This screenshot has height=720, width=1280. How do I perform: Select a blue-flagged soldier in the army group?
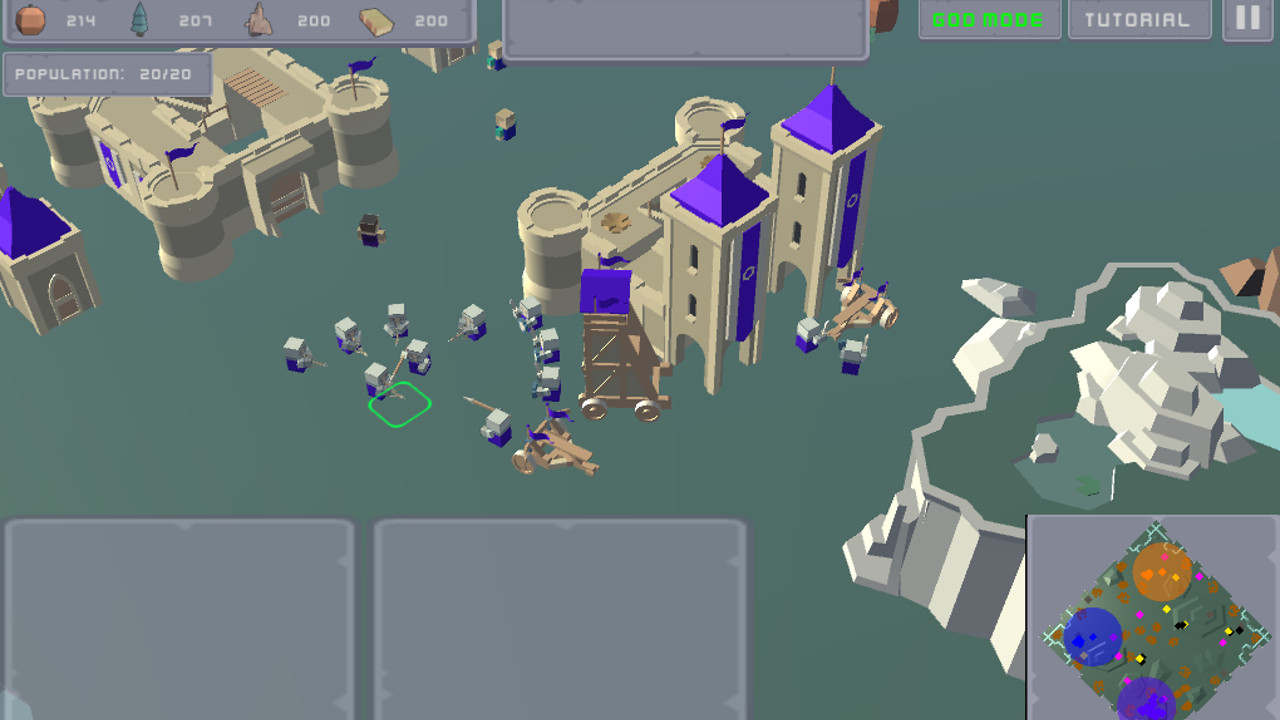tap(345, 335)
